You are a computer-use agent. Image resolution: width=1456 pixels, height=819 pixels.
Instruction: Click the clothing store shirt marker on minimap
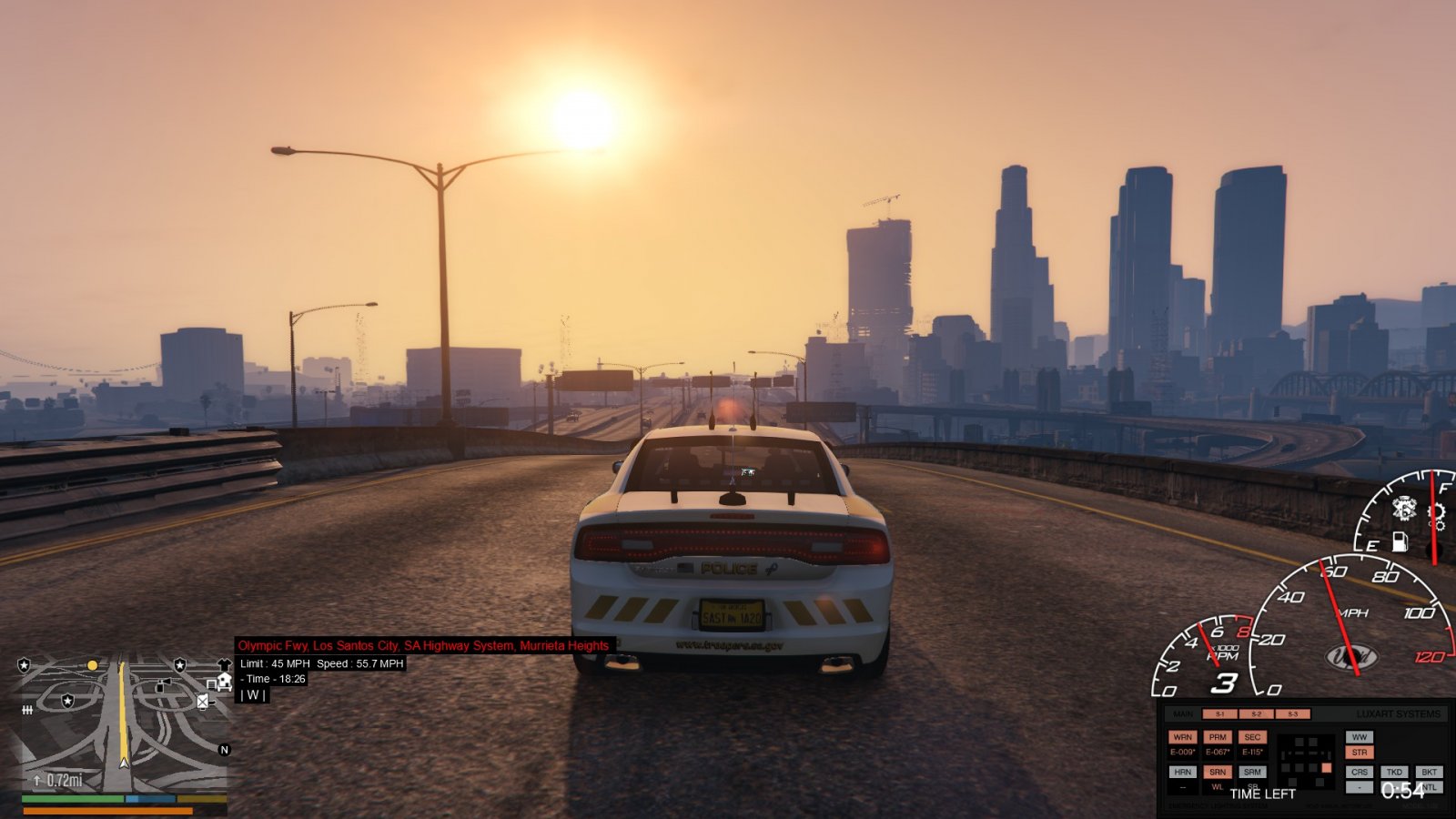click(x=225, y=665)
